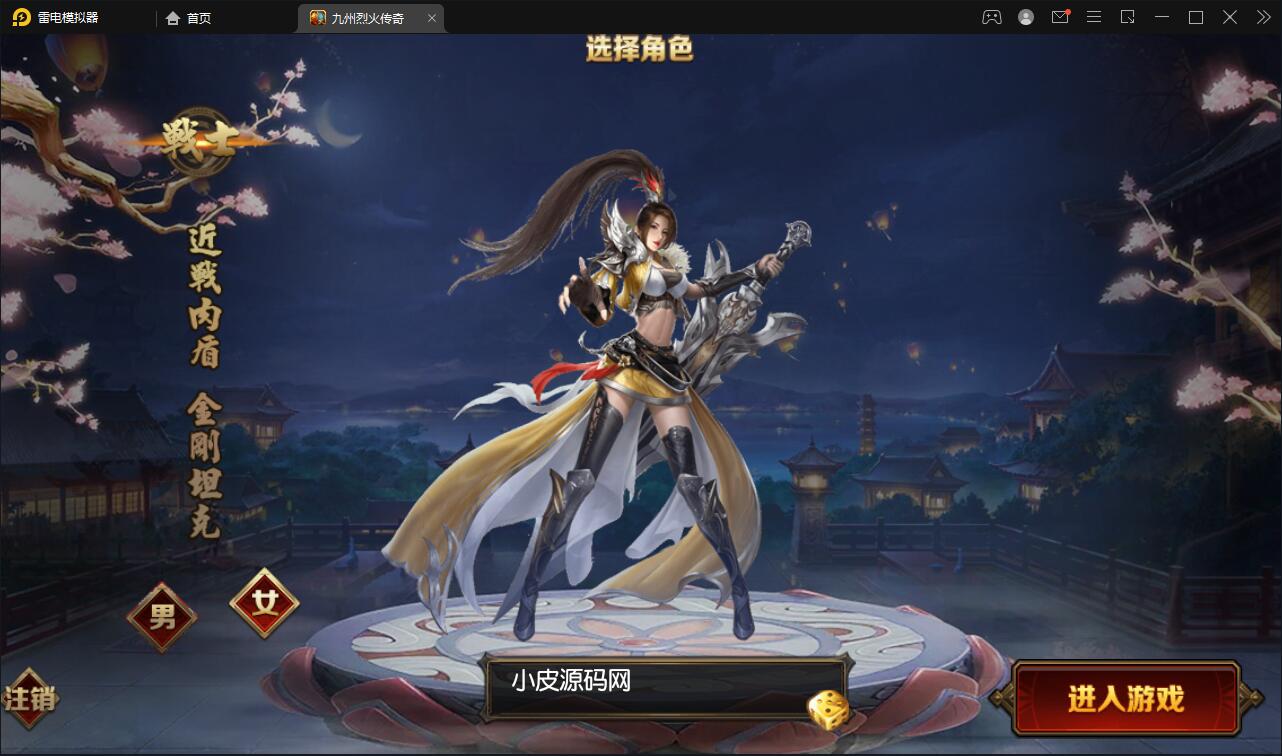This screenshot has width=1282, height=756.
Task: Close the 九州烈火传奇 tab
Action: [x=432, y=17]
